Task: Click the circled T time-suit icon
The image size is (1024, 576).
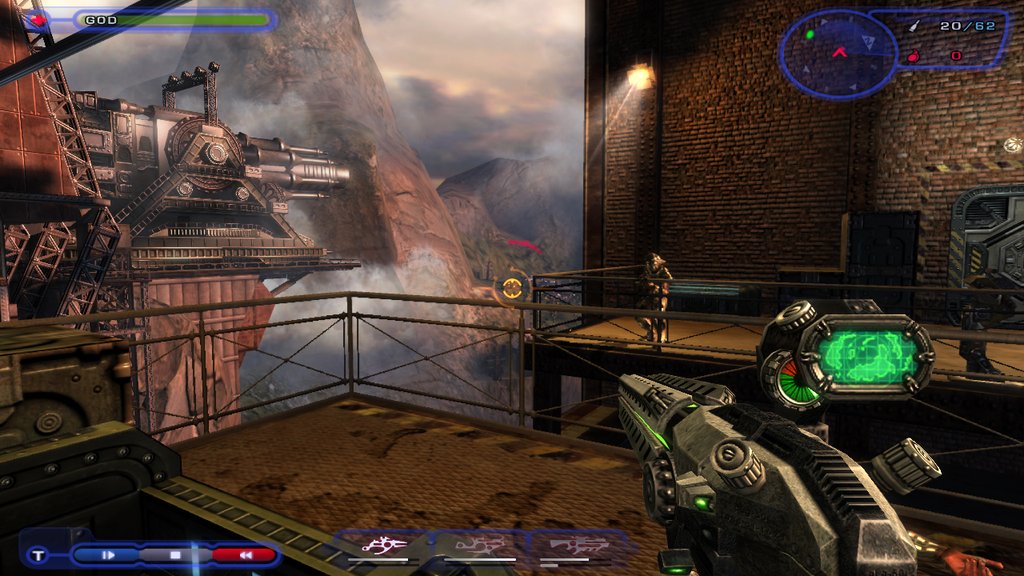Action: pos(39,554)
